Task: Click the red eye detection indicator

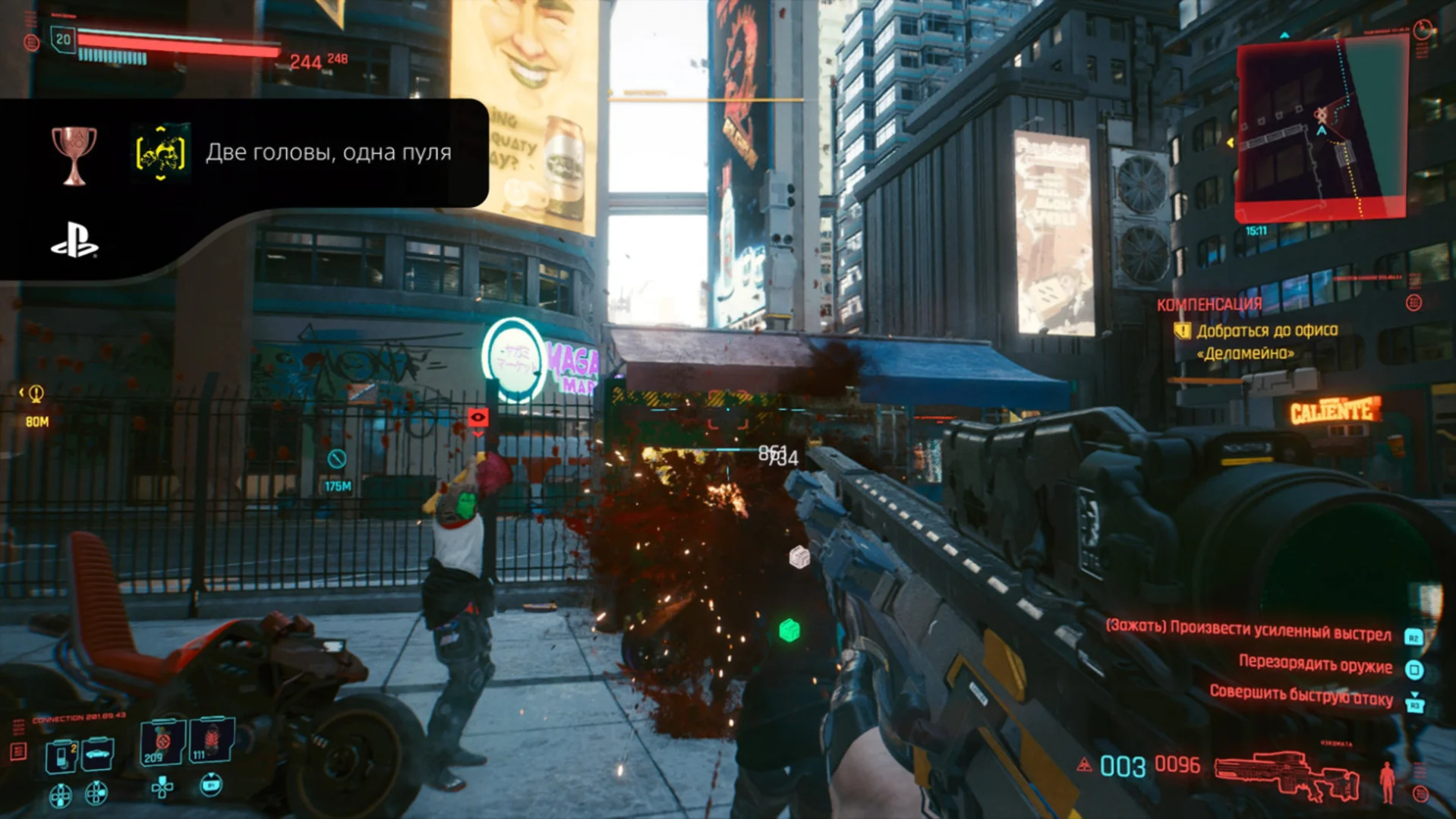Action: (477, 417)
